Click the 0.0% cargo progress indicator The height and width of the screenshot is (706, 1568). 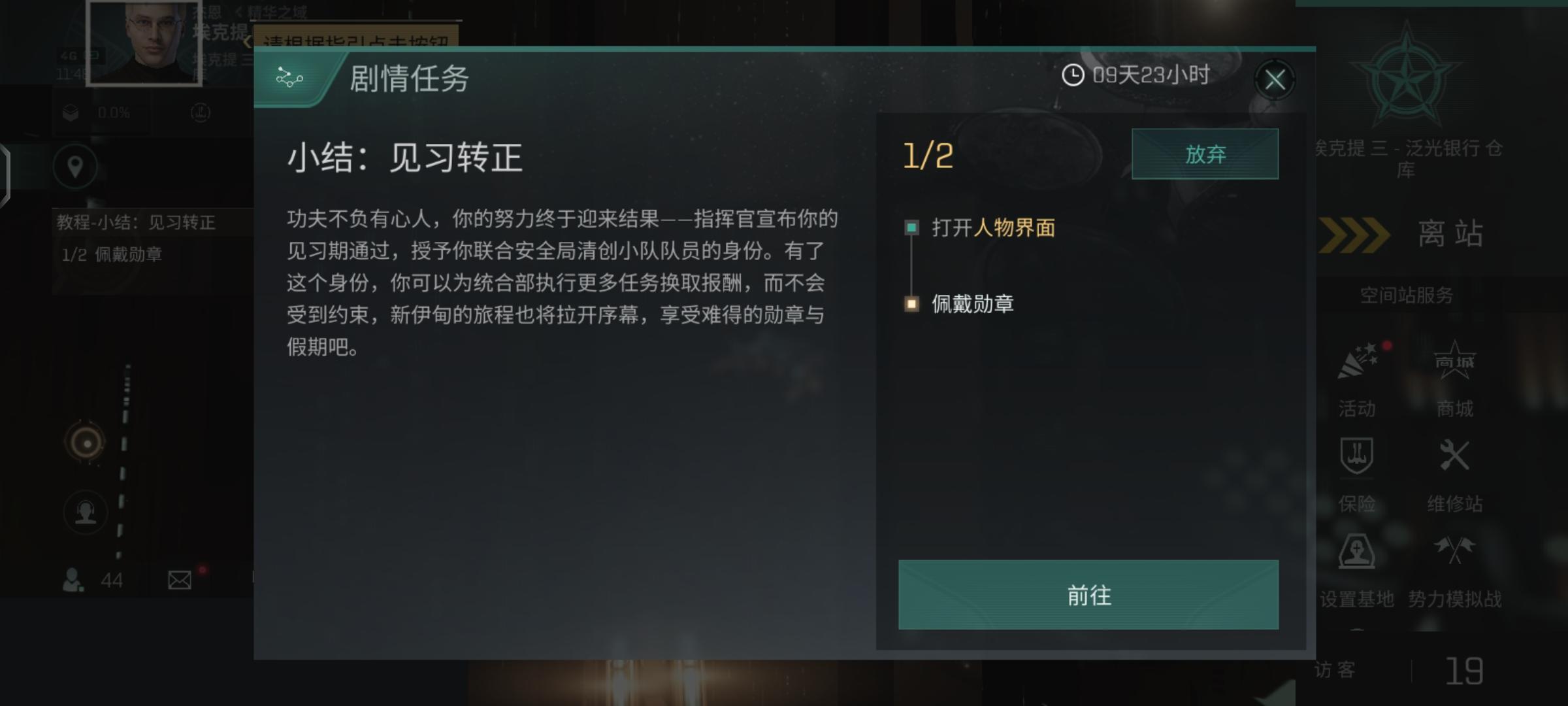tap(111, 112)
